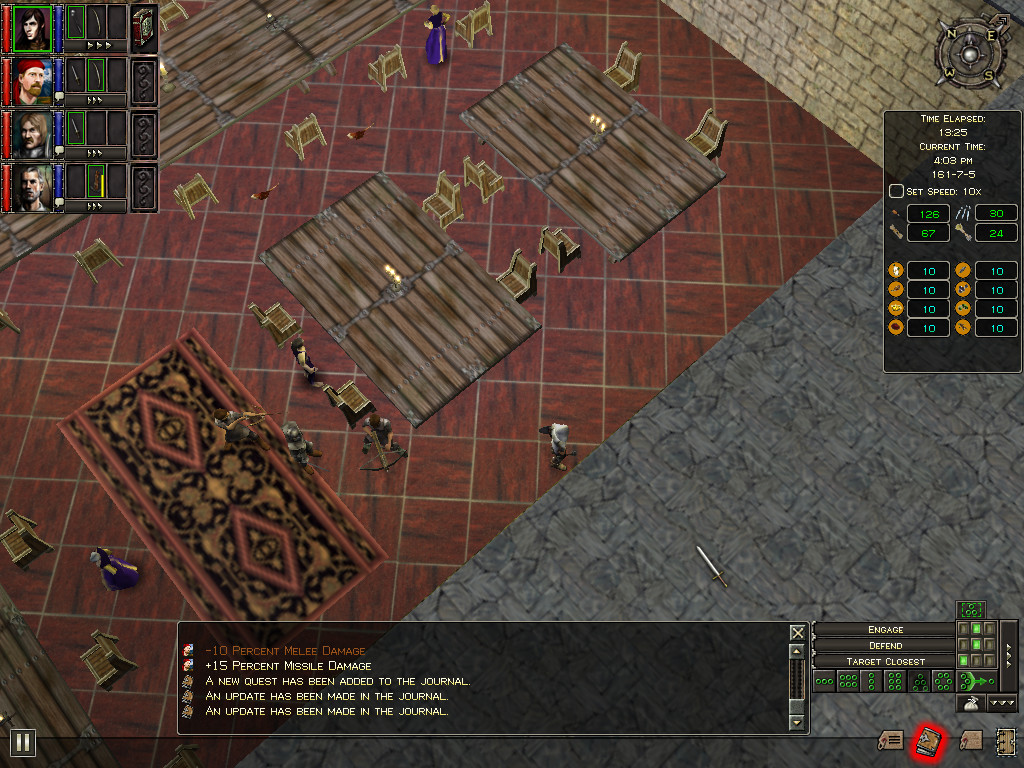Viewport: 1024px width, 768px height.
Task: Click the compass in the corner
Action: point(965,53)
